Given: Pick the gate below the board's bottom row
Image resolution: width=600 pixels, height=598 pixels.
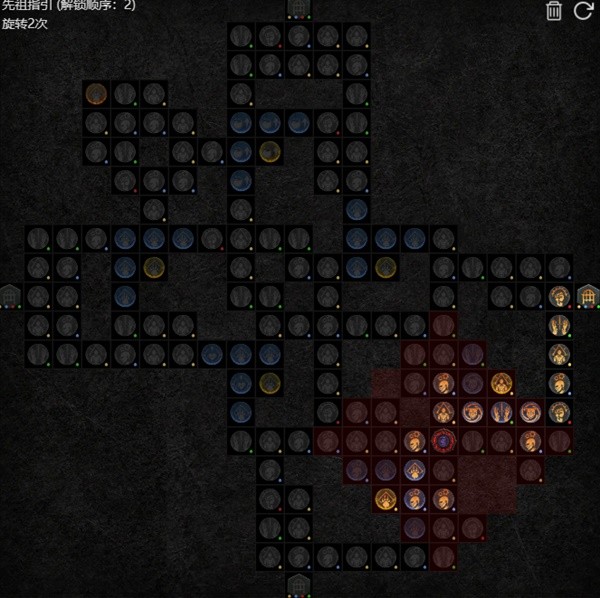Looking at the screenshot, I should [299, 585].
